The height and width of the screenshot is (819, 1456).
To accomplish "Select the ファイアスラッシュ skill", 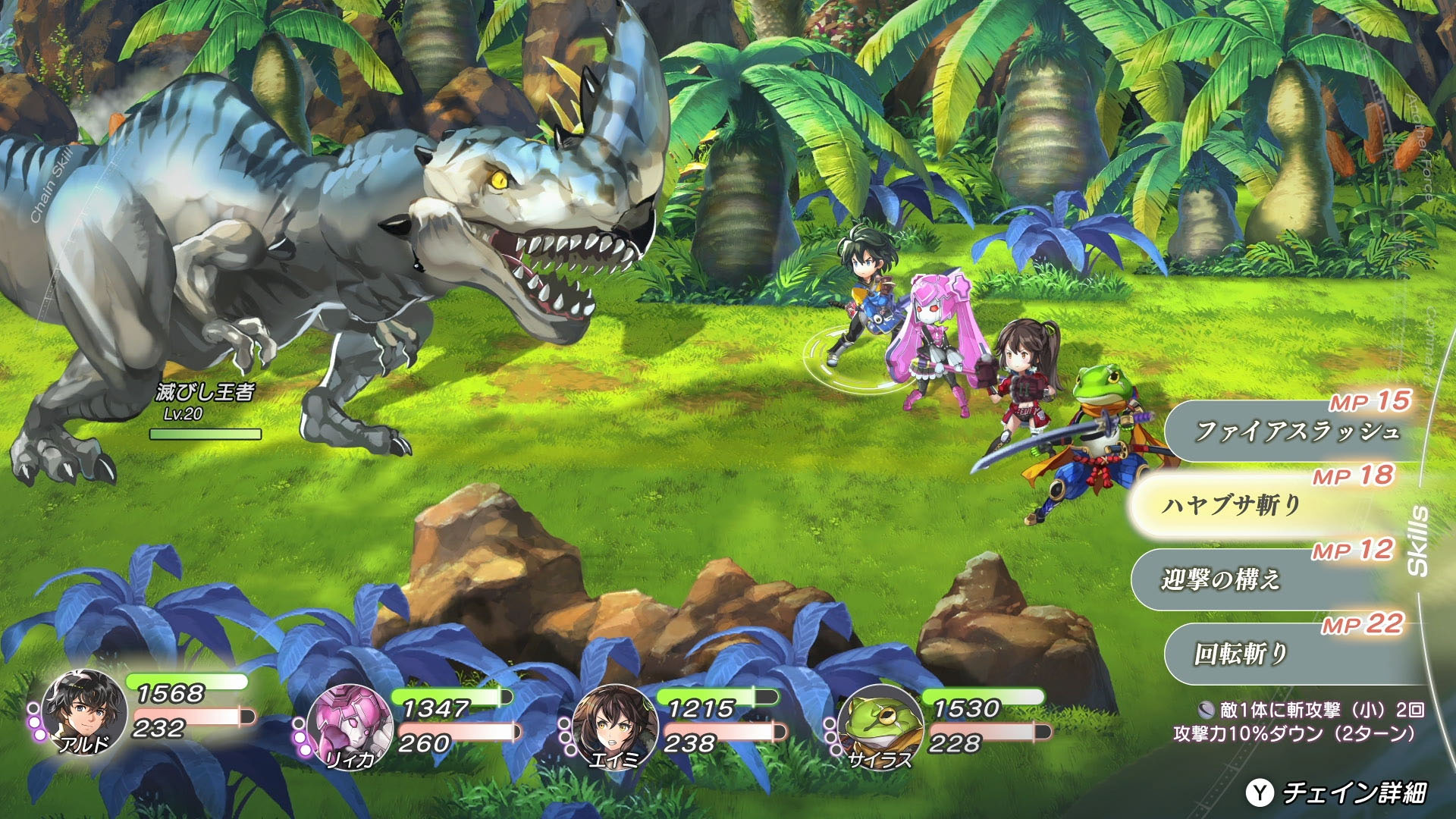I will tap(1295, 431).
